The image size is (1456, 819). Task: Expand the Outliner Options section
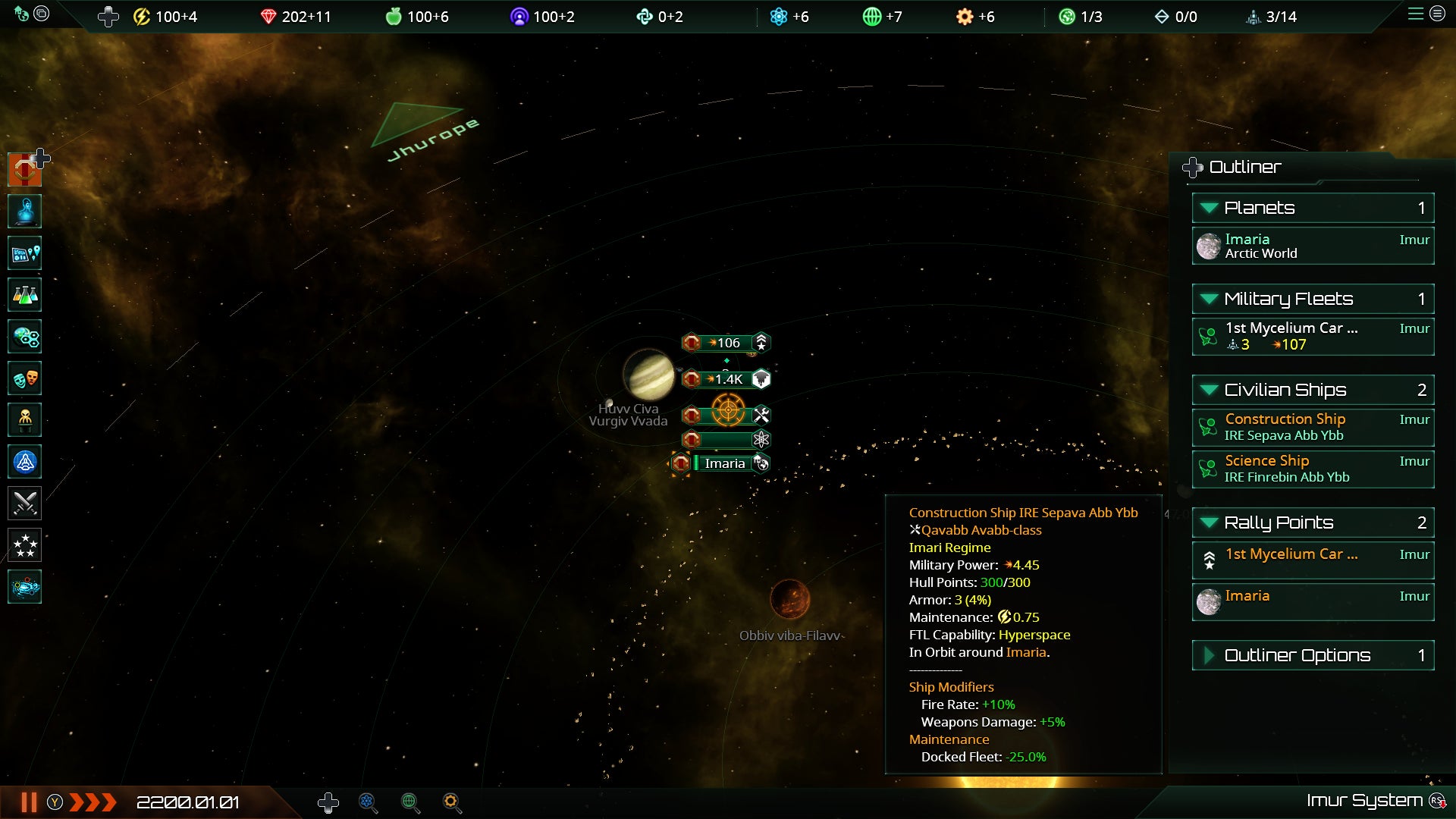[1209, 655]
